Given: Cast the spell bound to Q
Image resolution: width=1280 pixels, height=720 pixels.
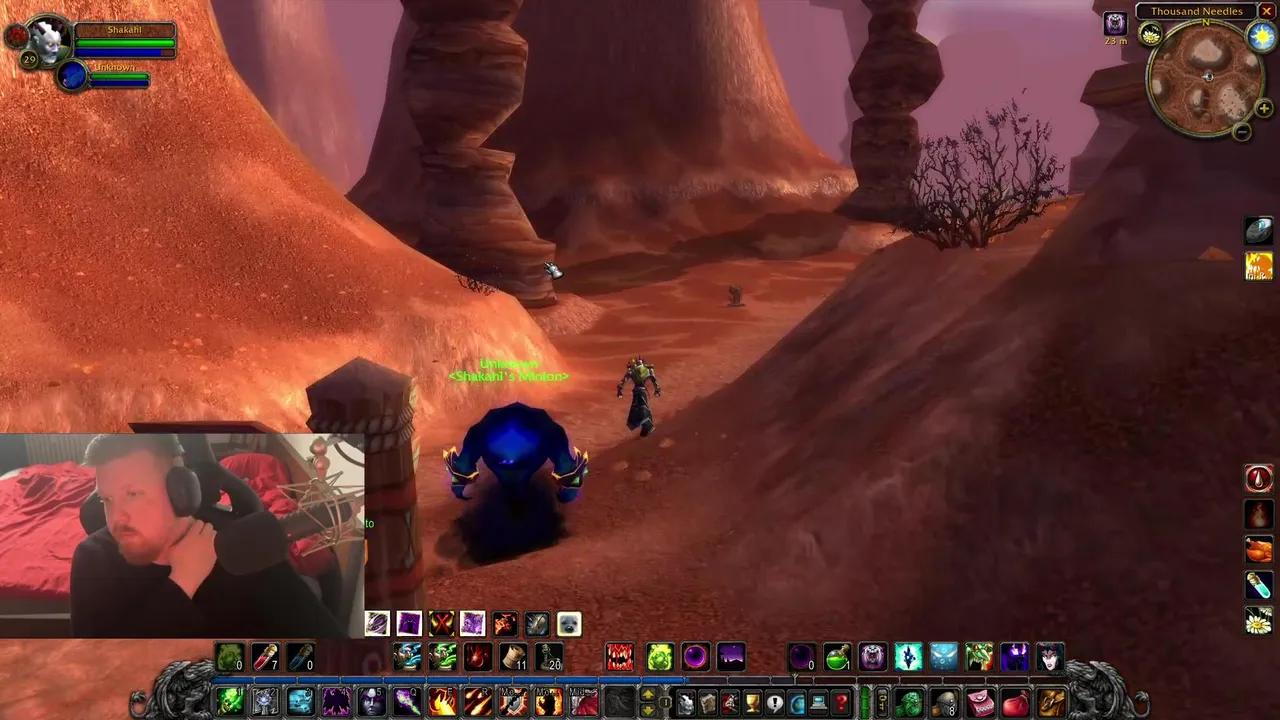Looking at the screenshot, I should coord(405,703).
